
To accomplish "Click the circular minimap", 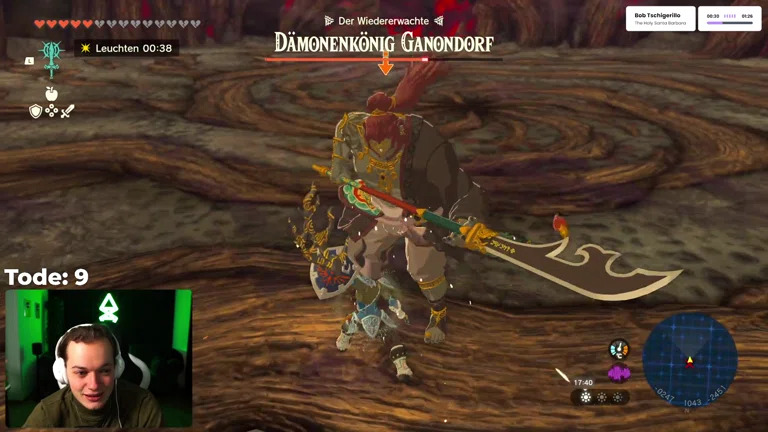I will coord(689,360).
